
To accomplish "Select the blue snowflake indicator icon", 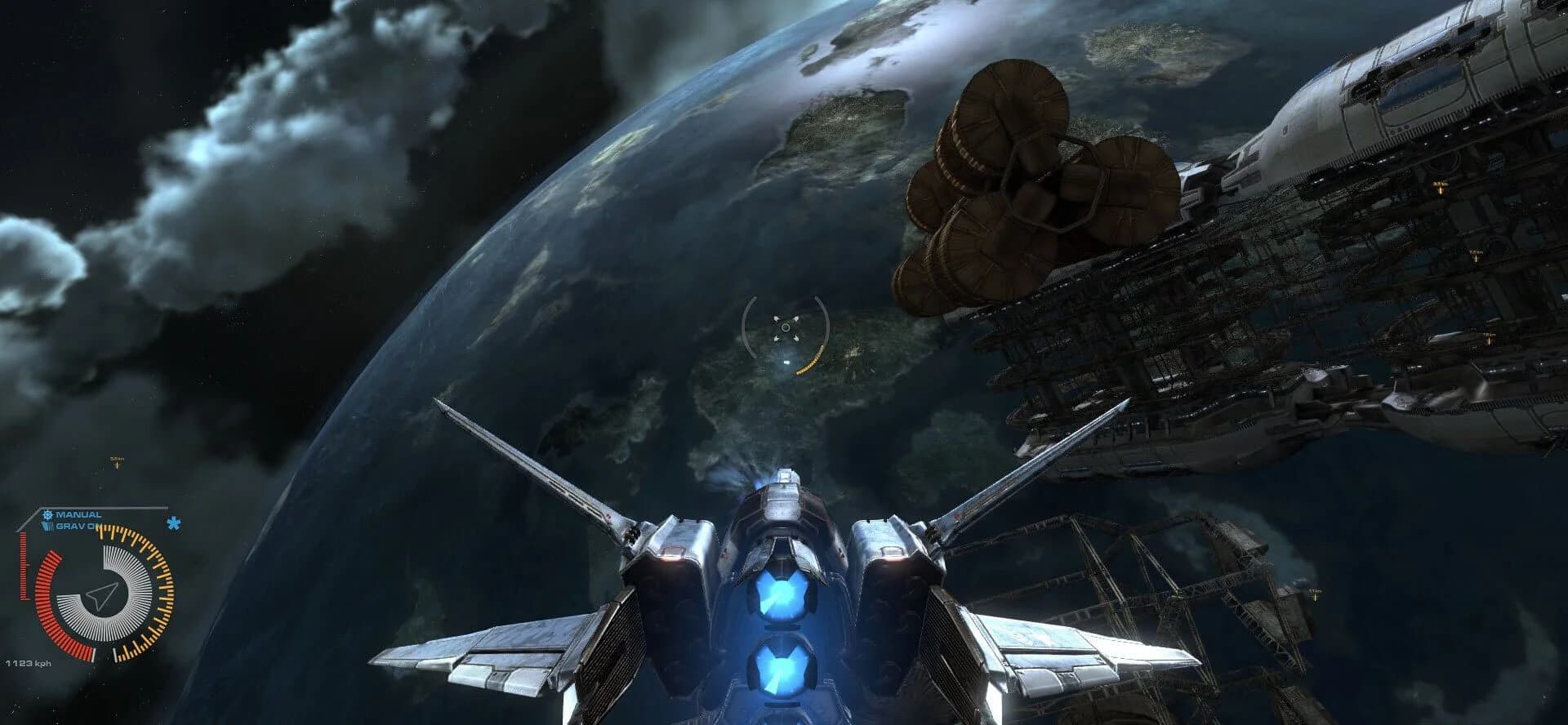I will [172, 523].
